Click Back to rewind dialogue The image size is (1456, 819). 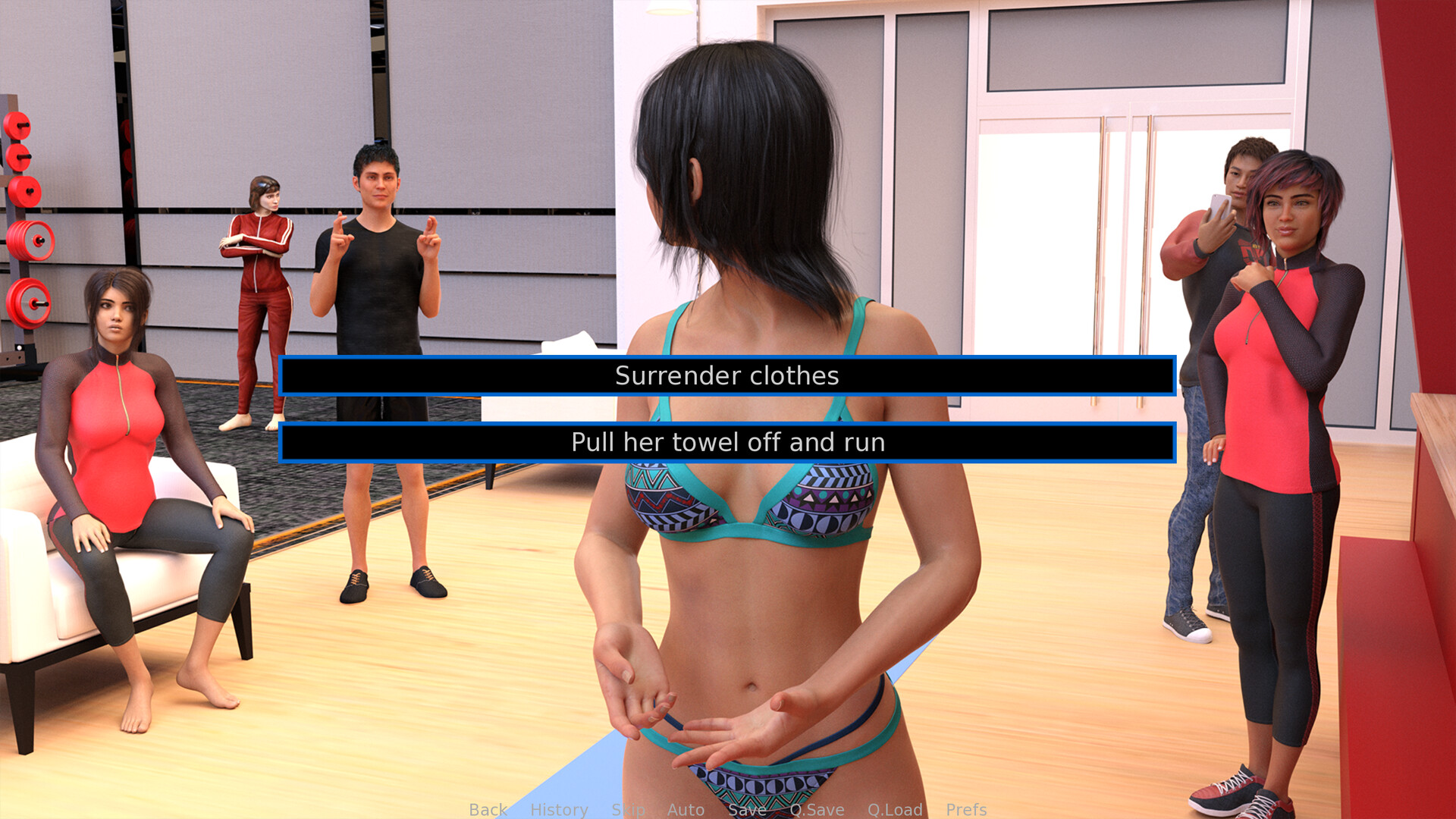(x=488, y=809)
